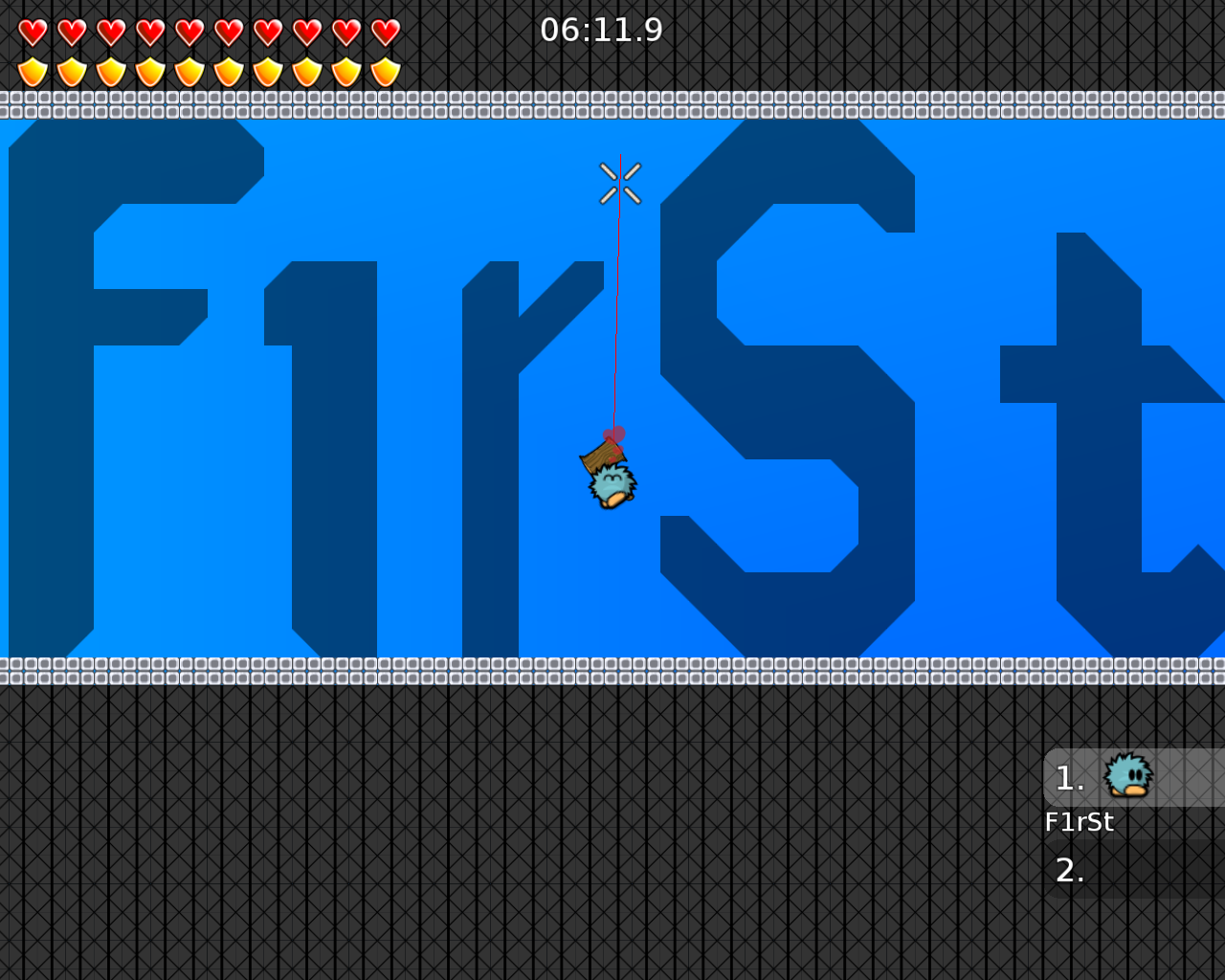Click the first heart in the health bar
The height and width of the screenshot is (980, 1225).
32,30
